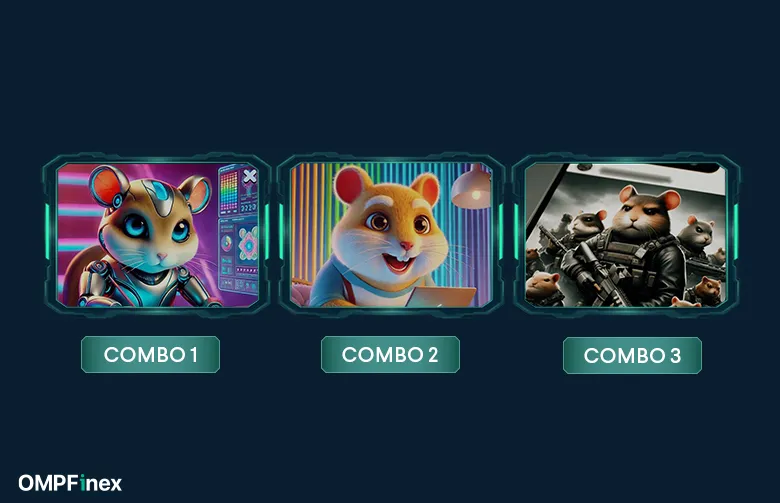The height and width of the screenshot is (503, 780).
Task: Click the COMBO 1 button
Action: 150,355
